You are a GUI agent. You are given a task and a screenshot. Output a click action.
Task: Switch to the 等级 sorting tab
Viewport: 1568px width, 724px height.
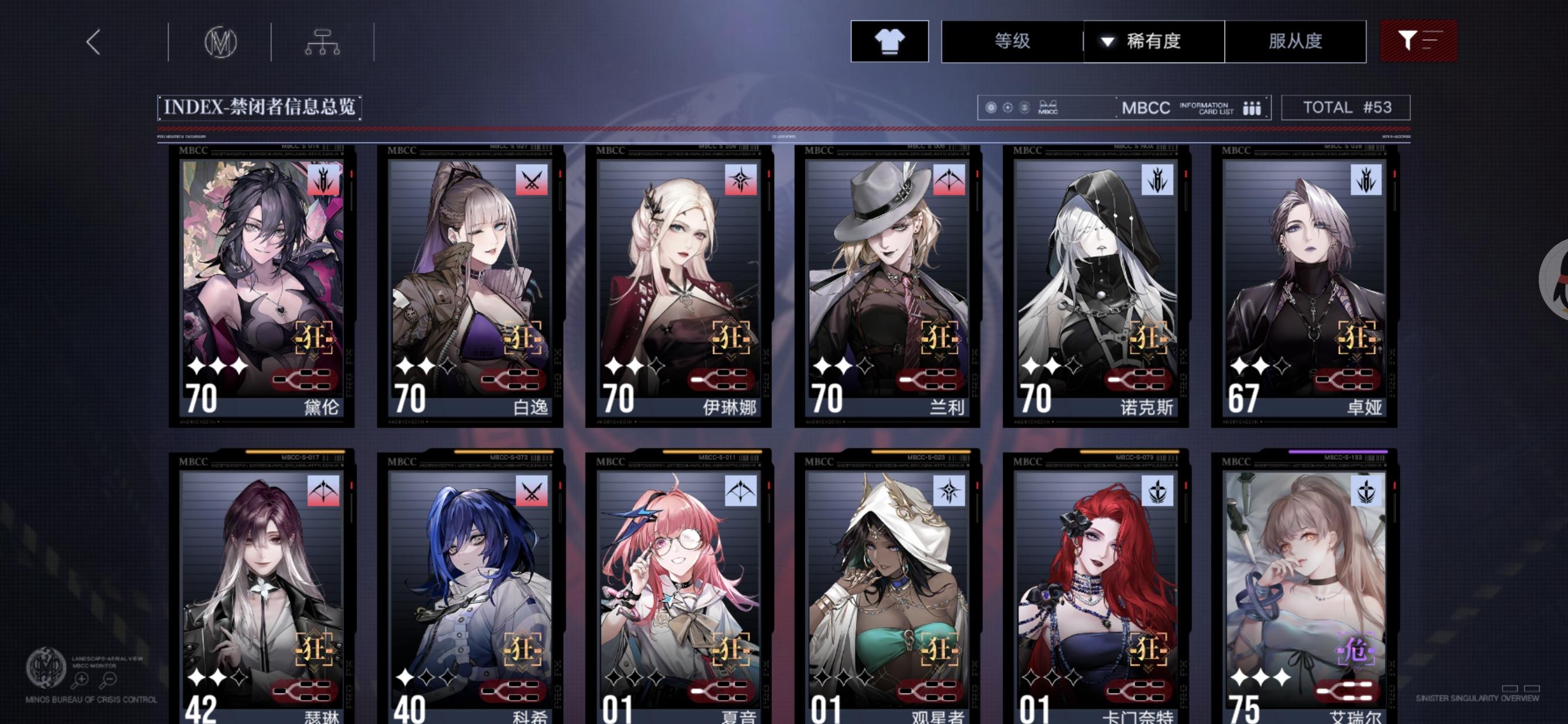(x=1013, y=42)
